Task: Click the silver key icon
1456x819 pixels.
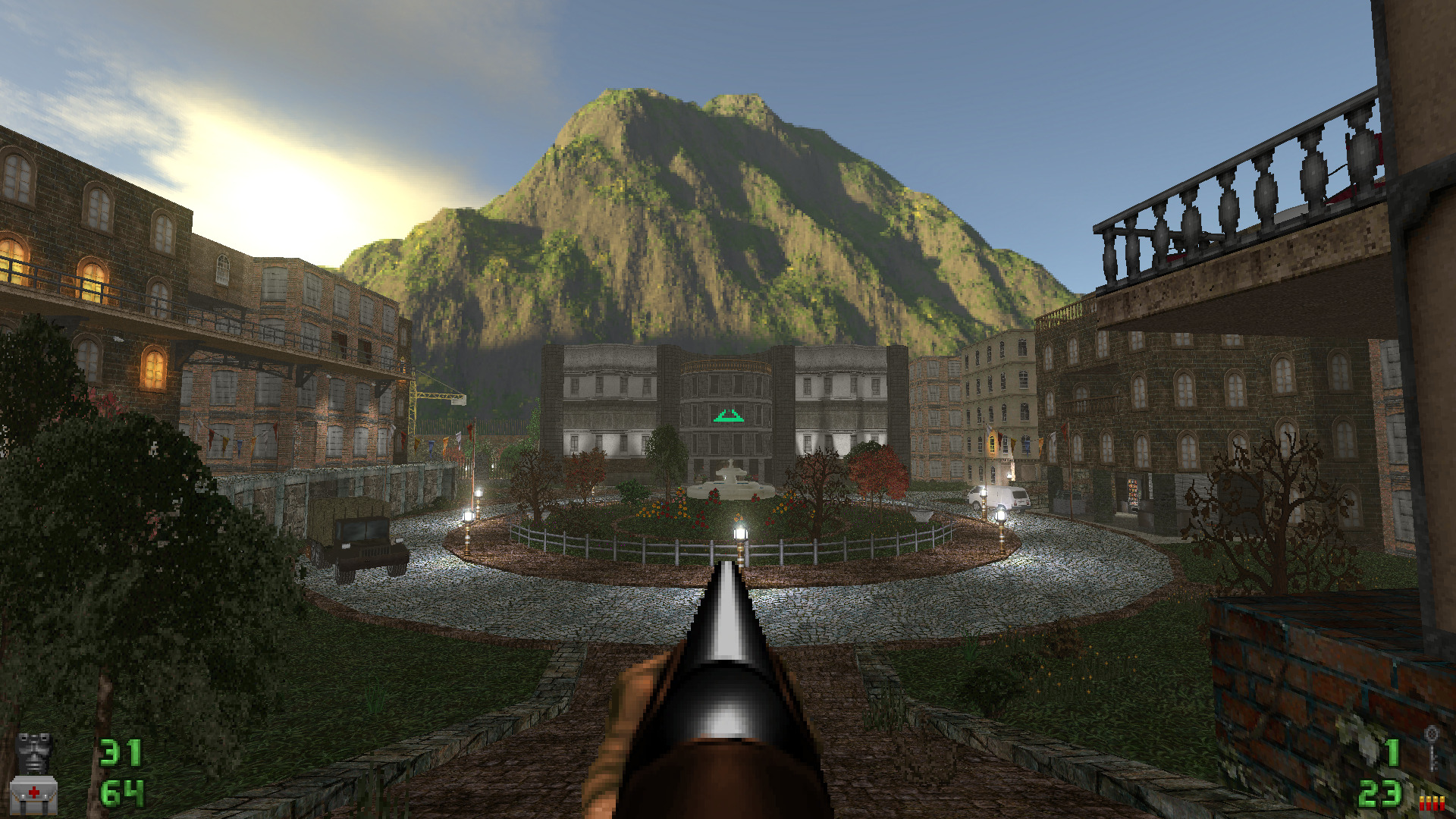Action: point(1431,746)
